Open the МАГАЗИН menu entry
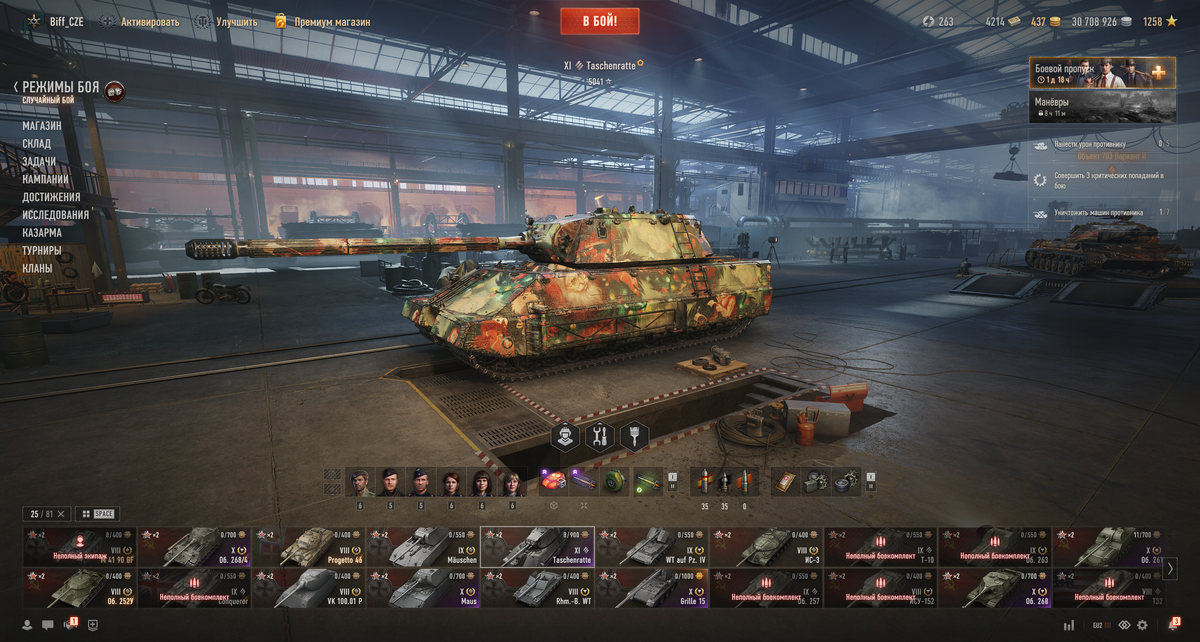This screenshot has height=642, width=1200. (x=42, y=126)
